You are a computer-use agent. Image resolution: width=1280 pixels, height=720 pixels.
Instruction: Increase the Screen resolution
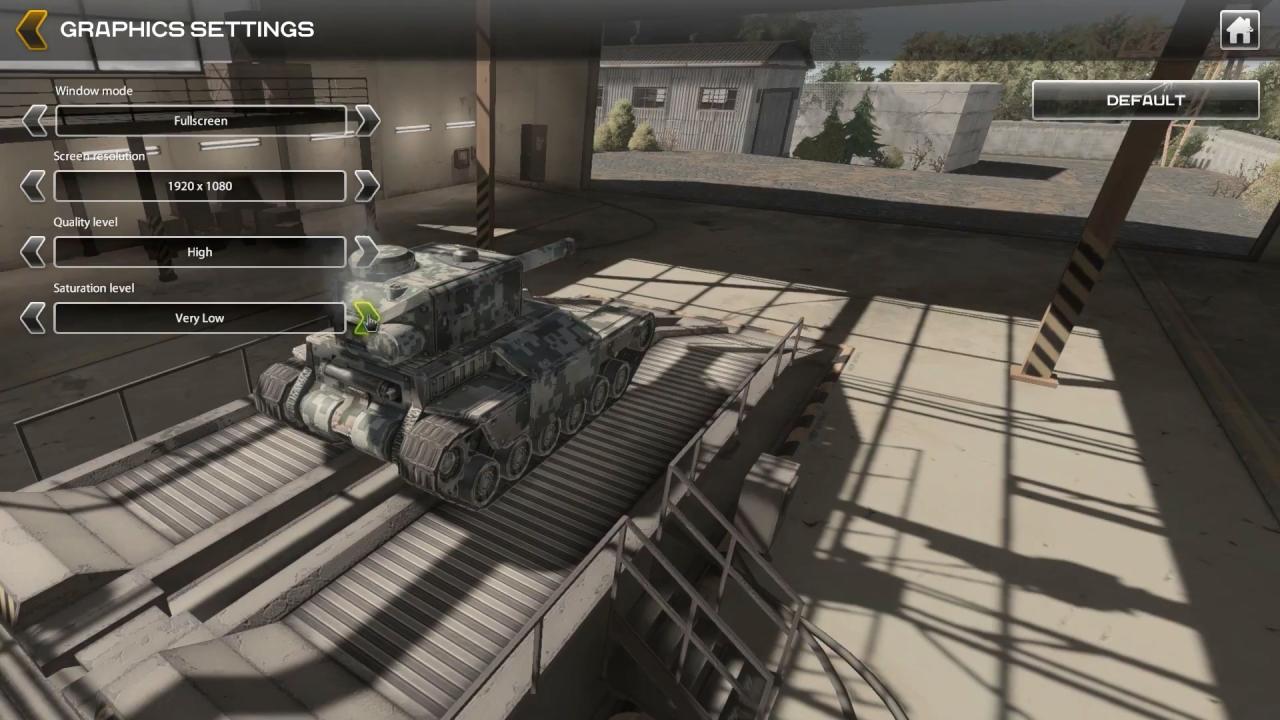click(367, 186)
